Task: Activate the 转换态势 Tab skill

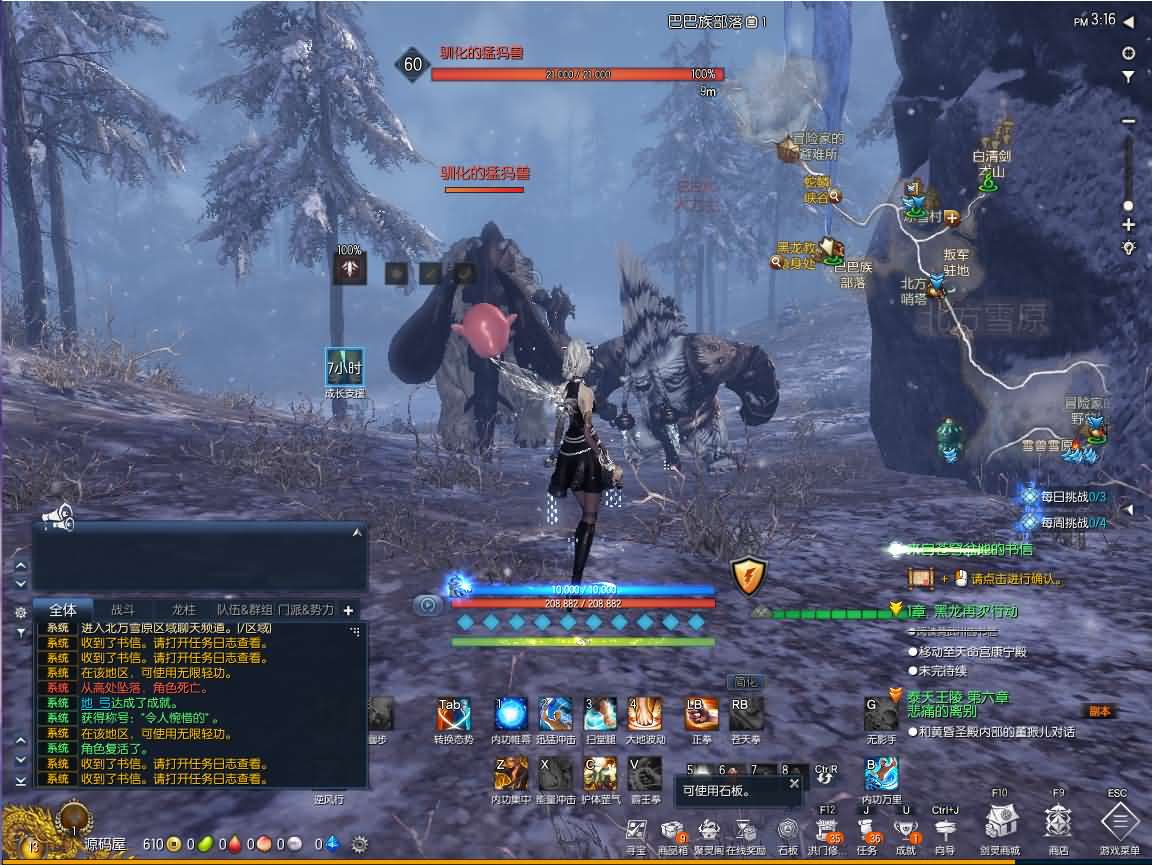Action: click(453, 715)
